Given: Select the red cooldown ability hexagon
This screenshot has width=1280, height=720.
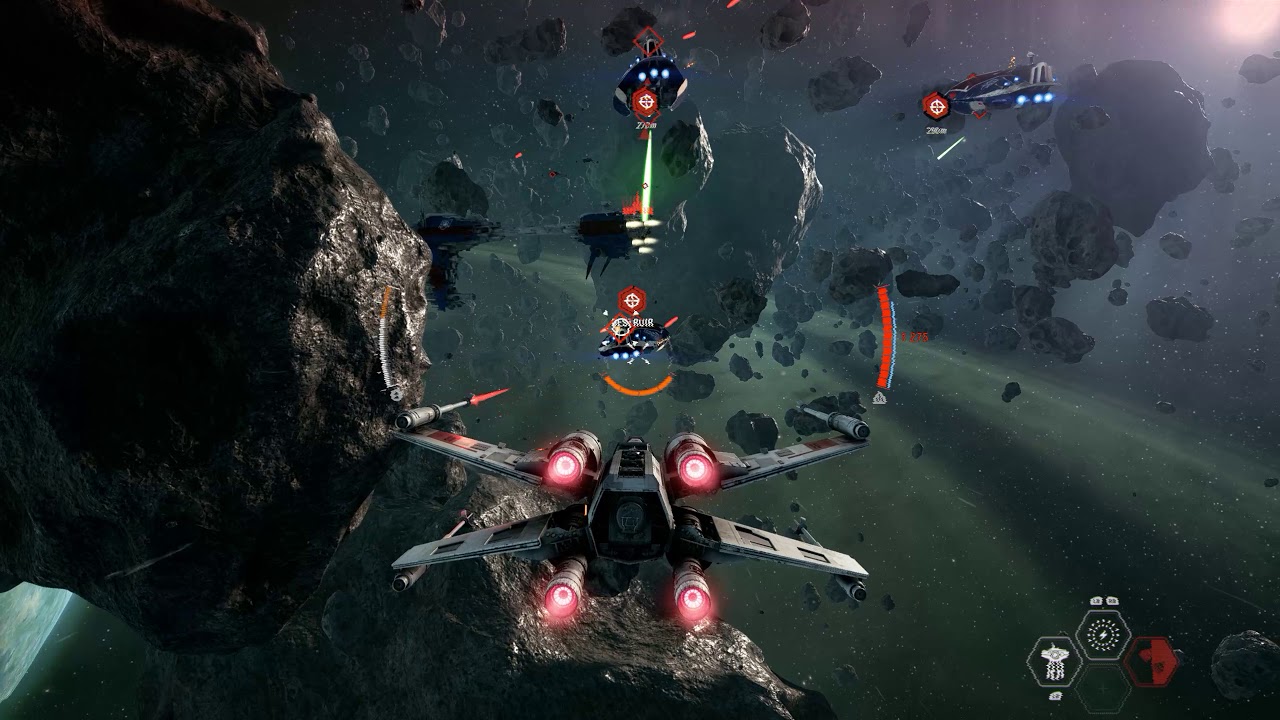Looking at the screenshot, I should [1151, 661].
